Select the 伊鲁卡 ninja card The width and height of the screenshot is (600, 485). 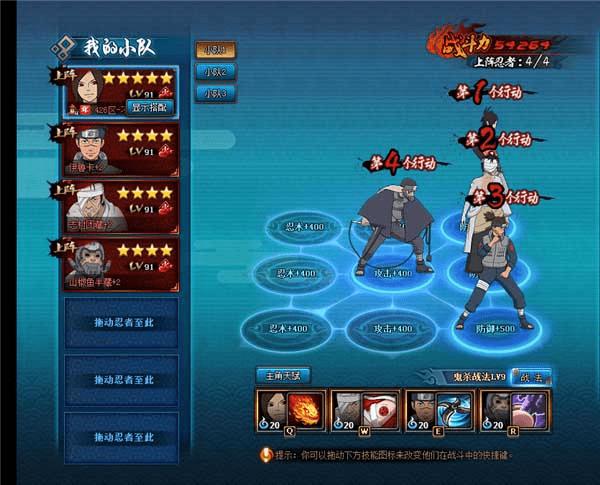pos(114,147)
